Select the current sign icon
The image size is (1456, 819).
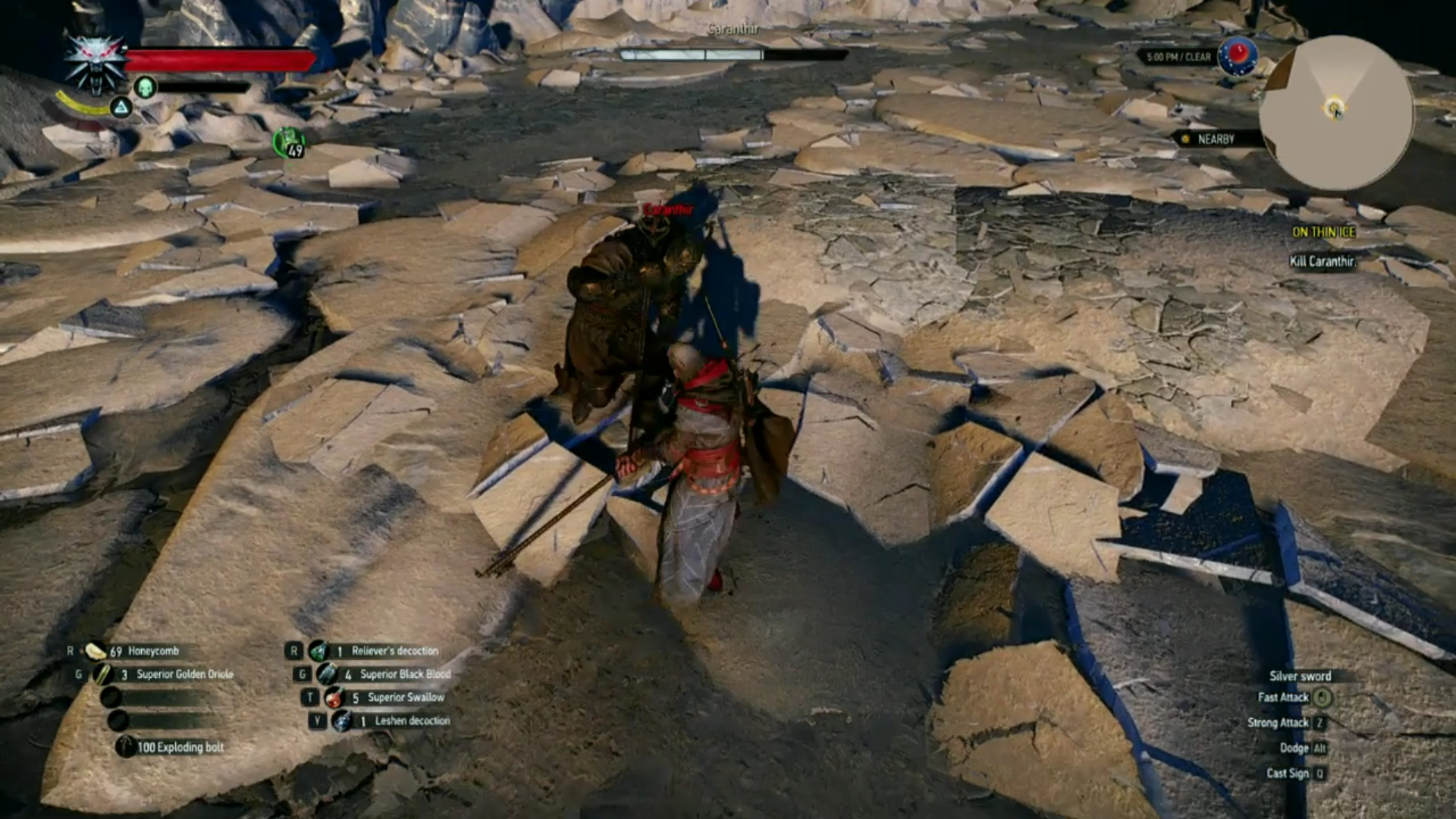click(121, 108)
